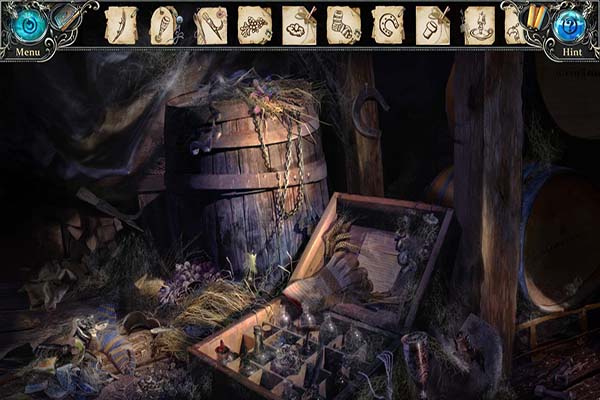Screen dimensions: 600x400
Task: Select the pliers sketch item card
Action: (211, 24)
